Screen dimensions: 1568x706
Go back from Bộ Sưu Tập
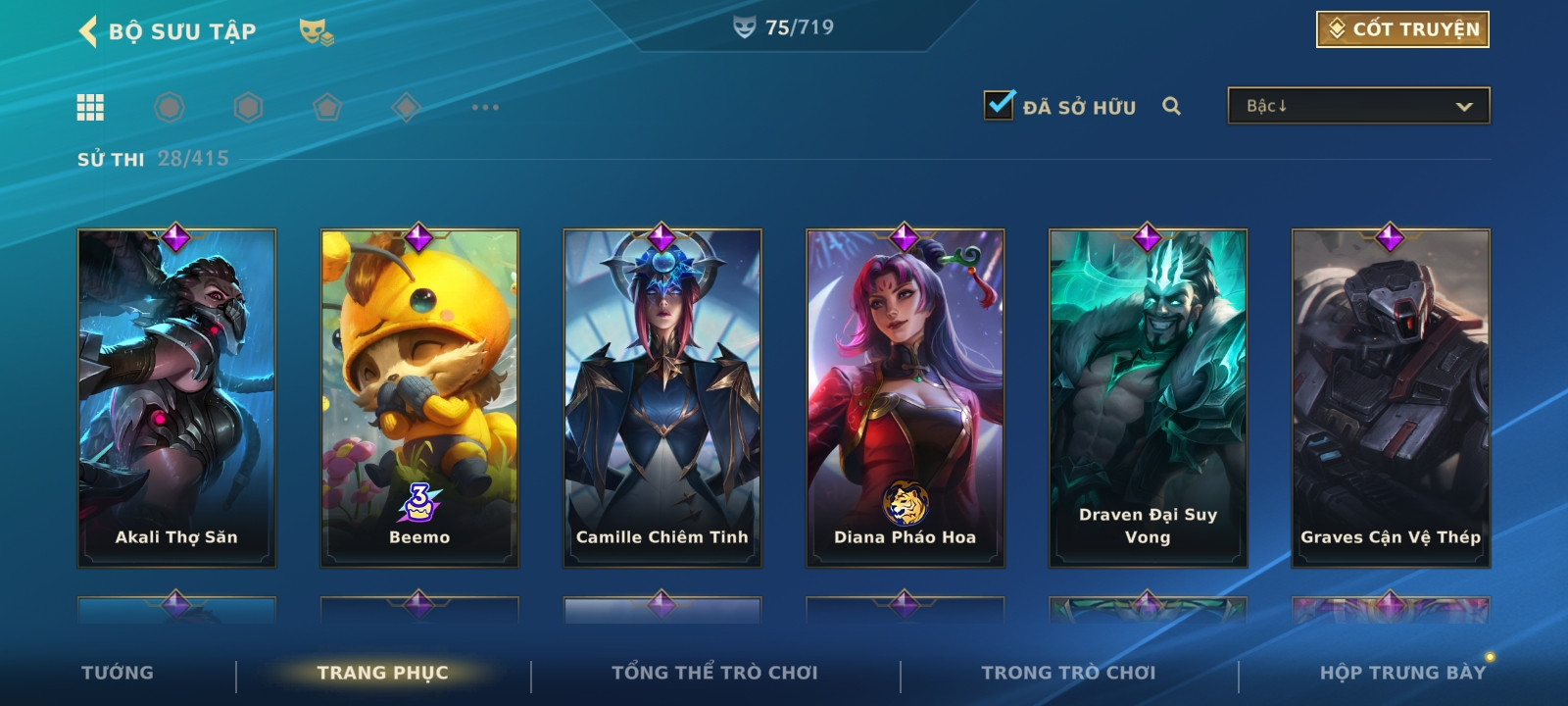pyautogui.click(x=88, y=31)
